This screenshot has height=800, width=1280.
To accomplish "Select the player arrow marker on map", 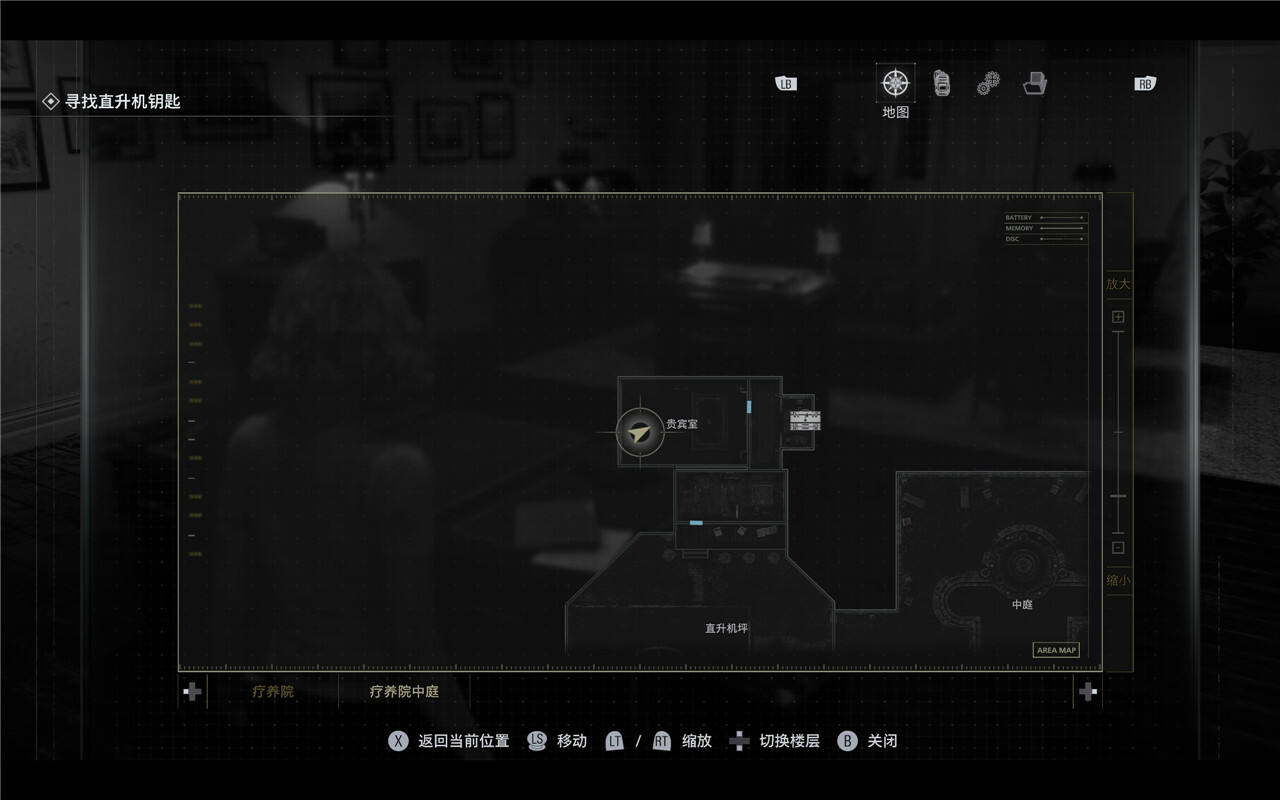I will (639, 433).
